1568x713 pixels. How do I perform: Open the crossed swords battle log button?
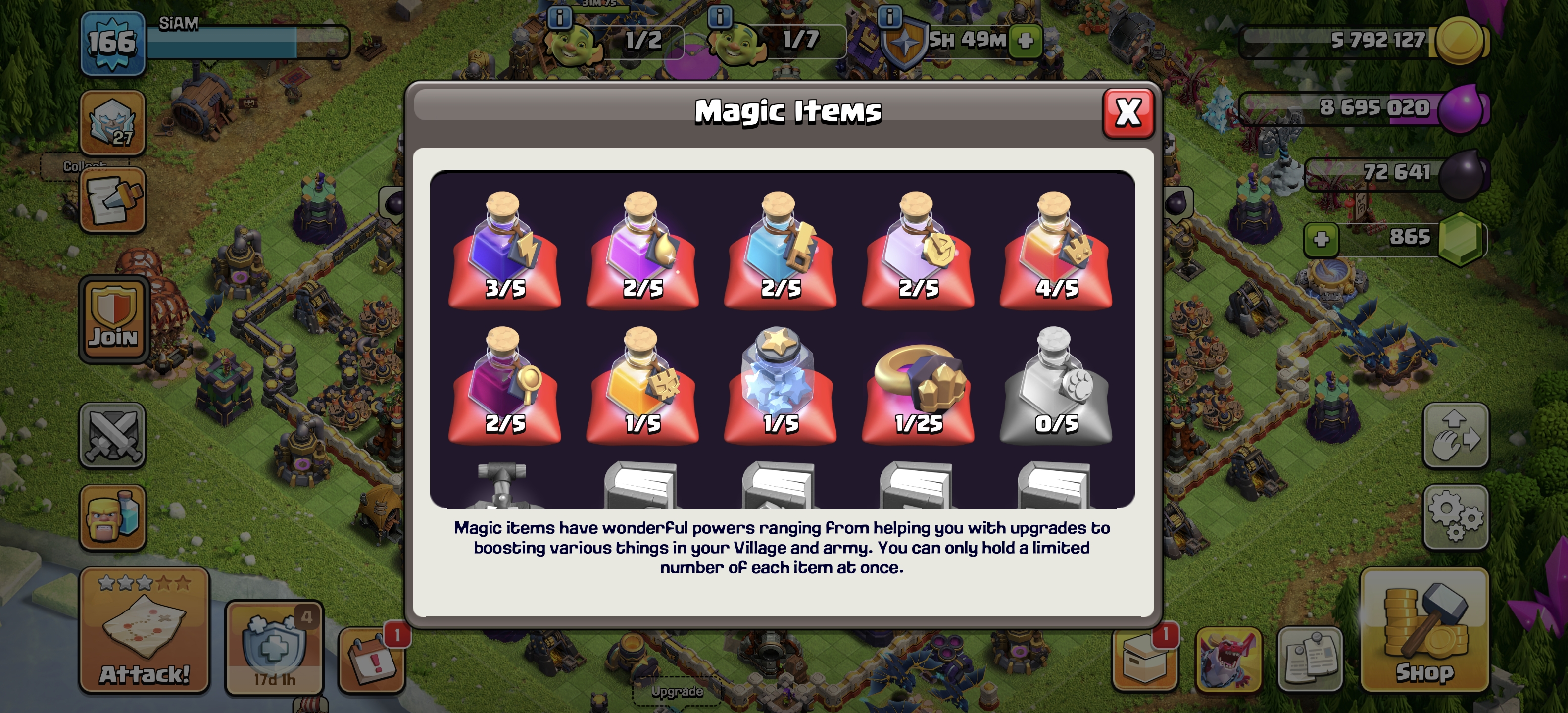click(x=113, y=435)
